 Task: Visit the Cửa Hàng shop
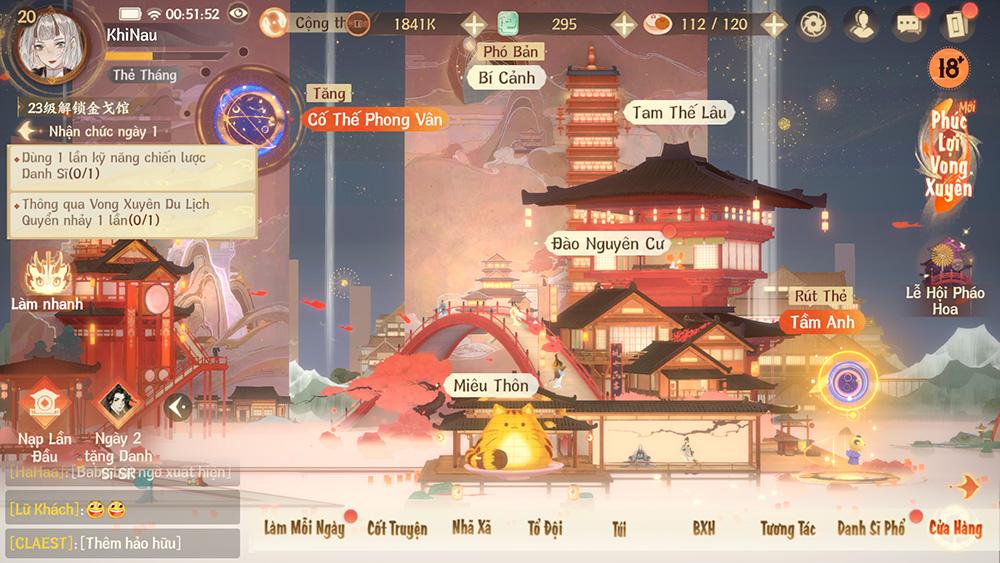click(x=955, y=527)
